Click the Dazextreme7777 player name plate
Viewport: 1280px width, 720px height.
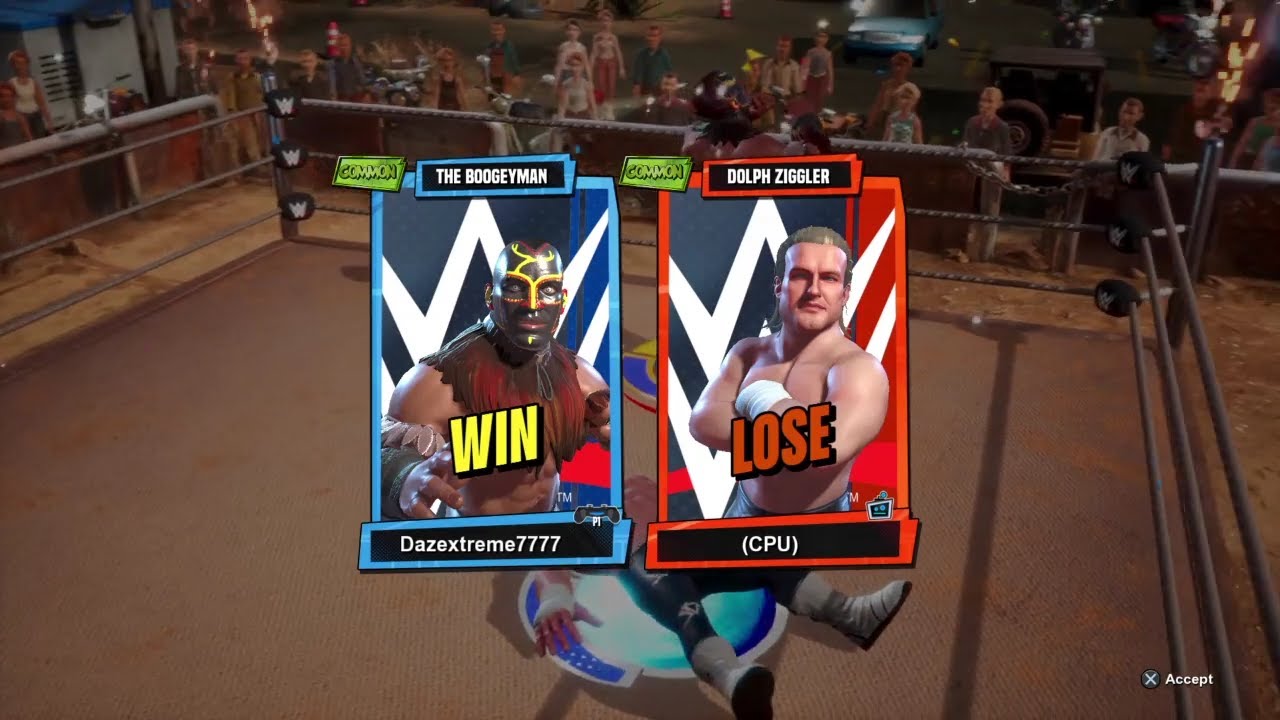tap(480, 544)
